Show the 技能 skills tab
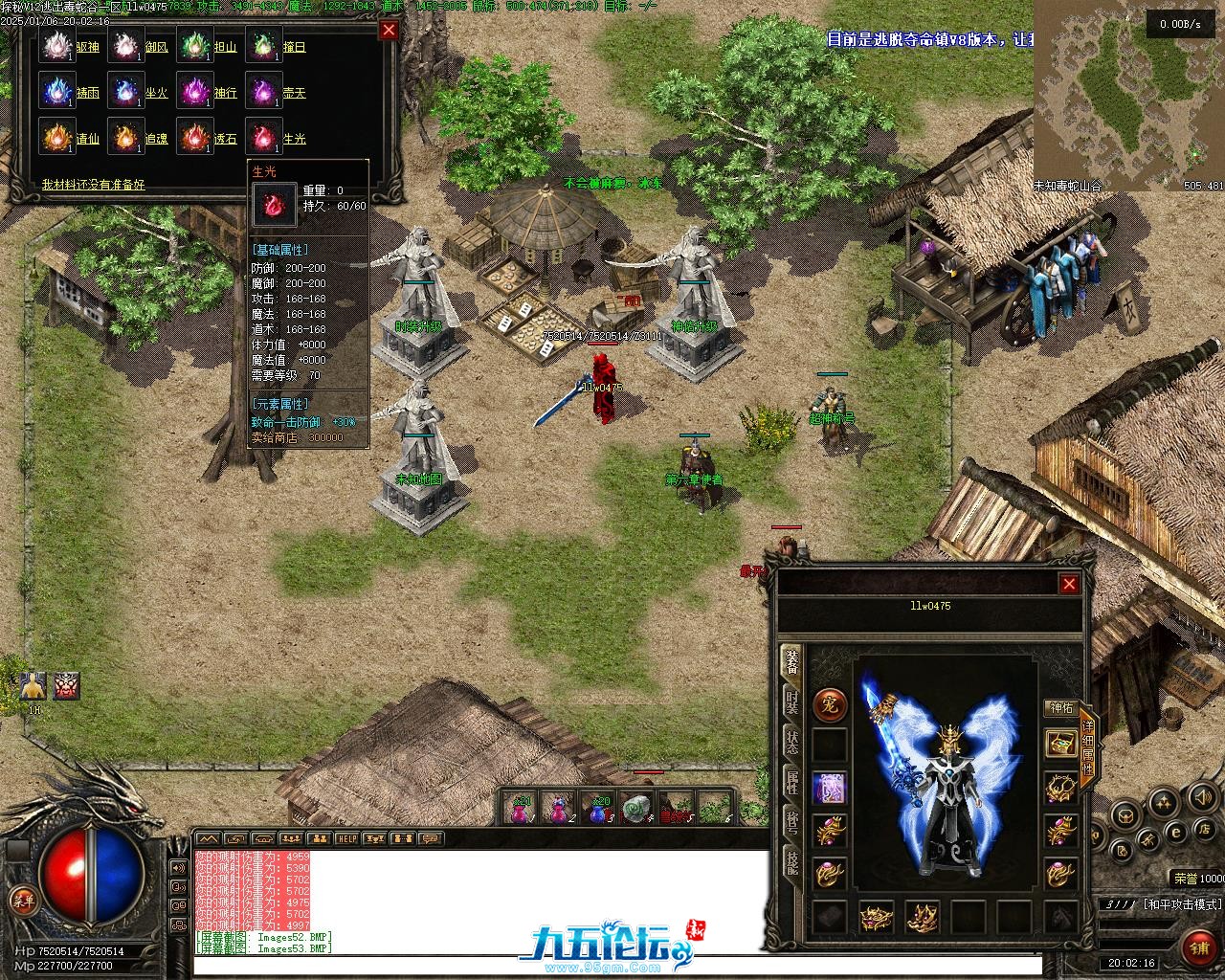 pyautogui.click(x=791, y=859)
